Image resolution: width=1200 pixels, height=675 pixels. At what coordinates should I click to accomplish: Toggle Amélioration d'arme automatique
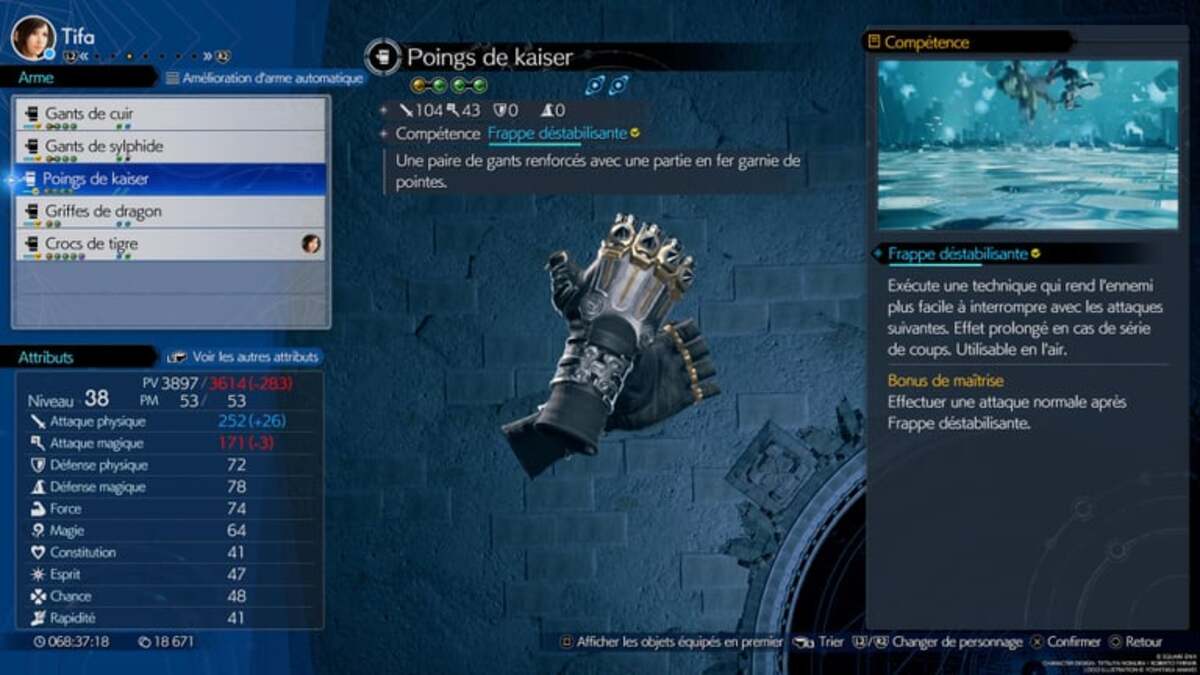(264, 78)
